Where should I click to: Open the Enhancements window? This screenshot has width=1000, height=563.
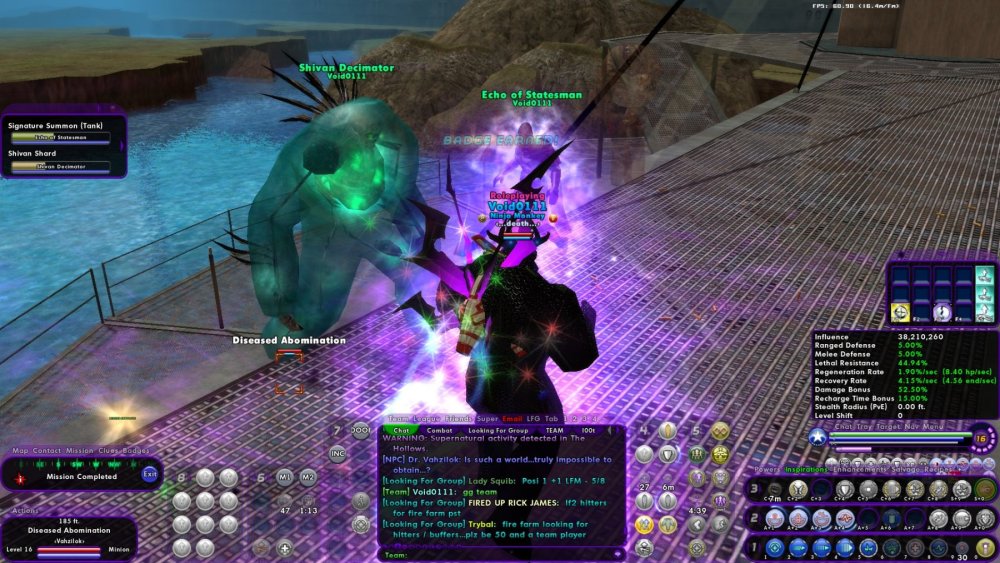tap(858, 467)
